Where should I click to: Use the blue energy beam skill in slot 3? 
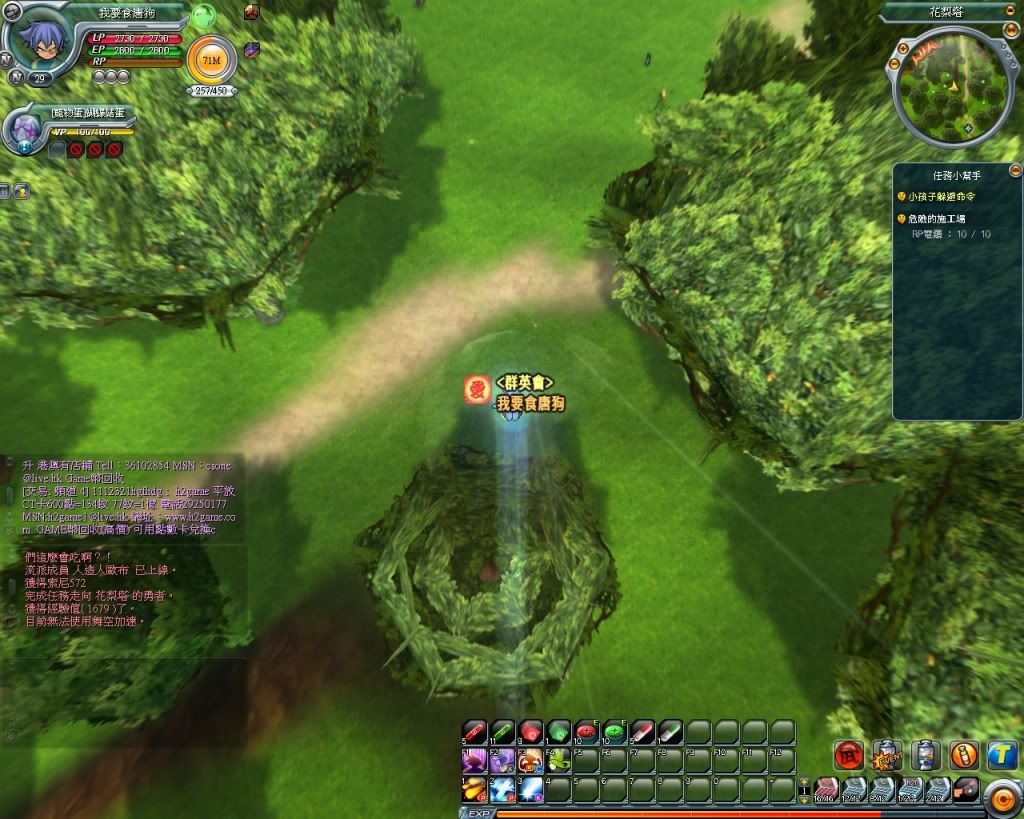(530, 789)
